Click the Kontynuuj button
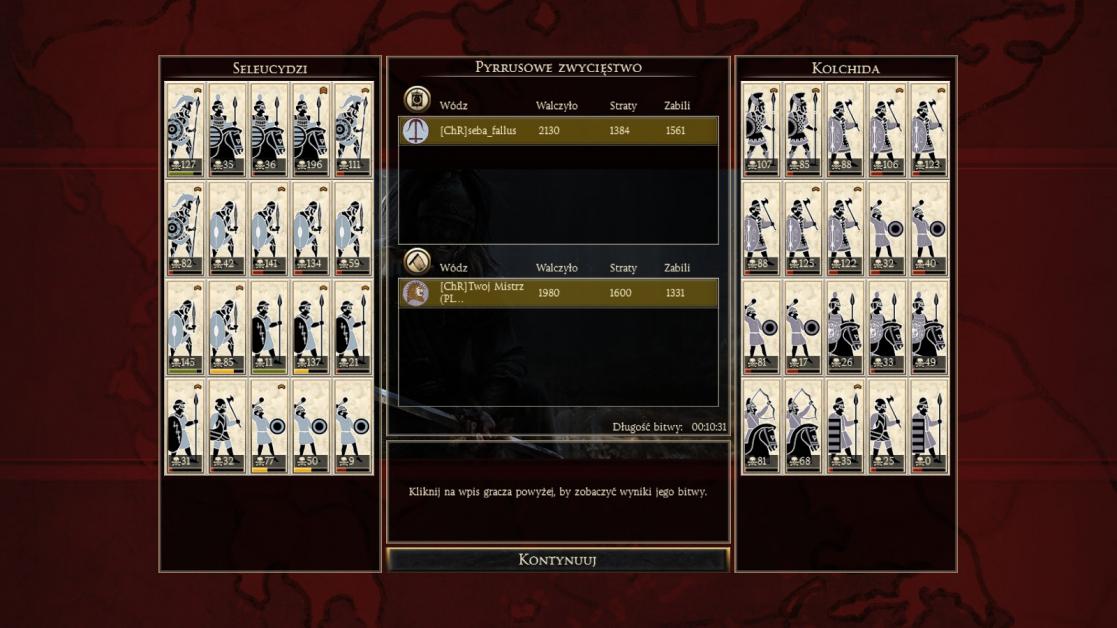The width and height of the screenshot is (1117, 628). click(558, 560)
